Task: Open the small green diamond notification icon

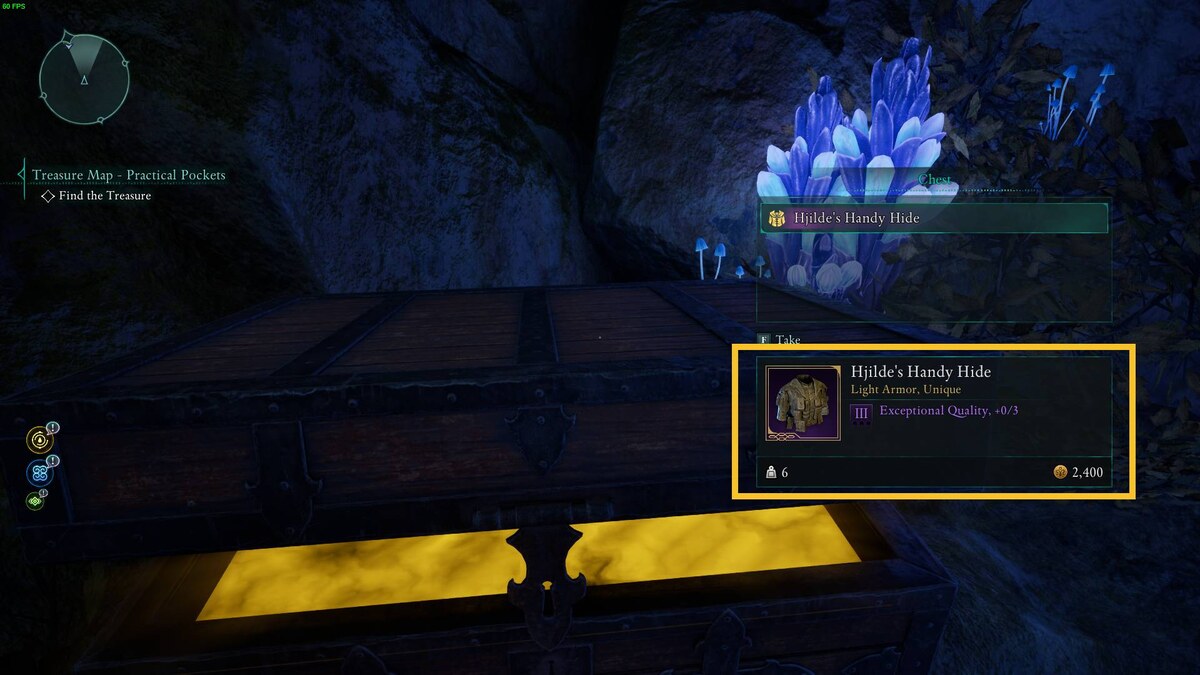Action: 36,501
